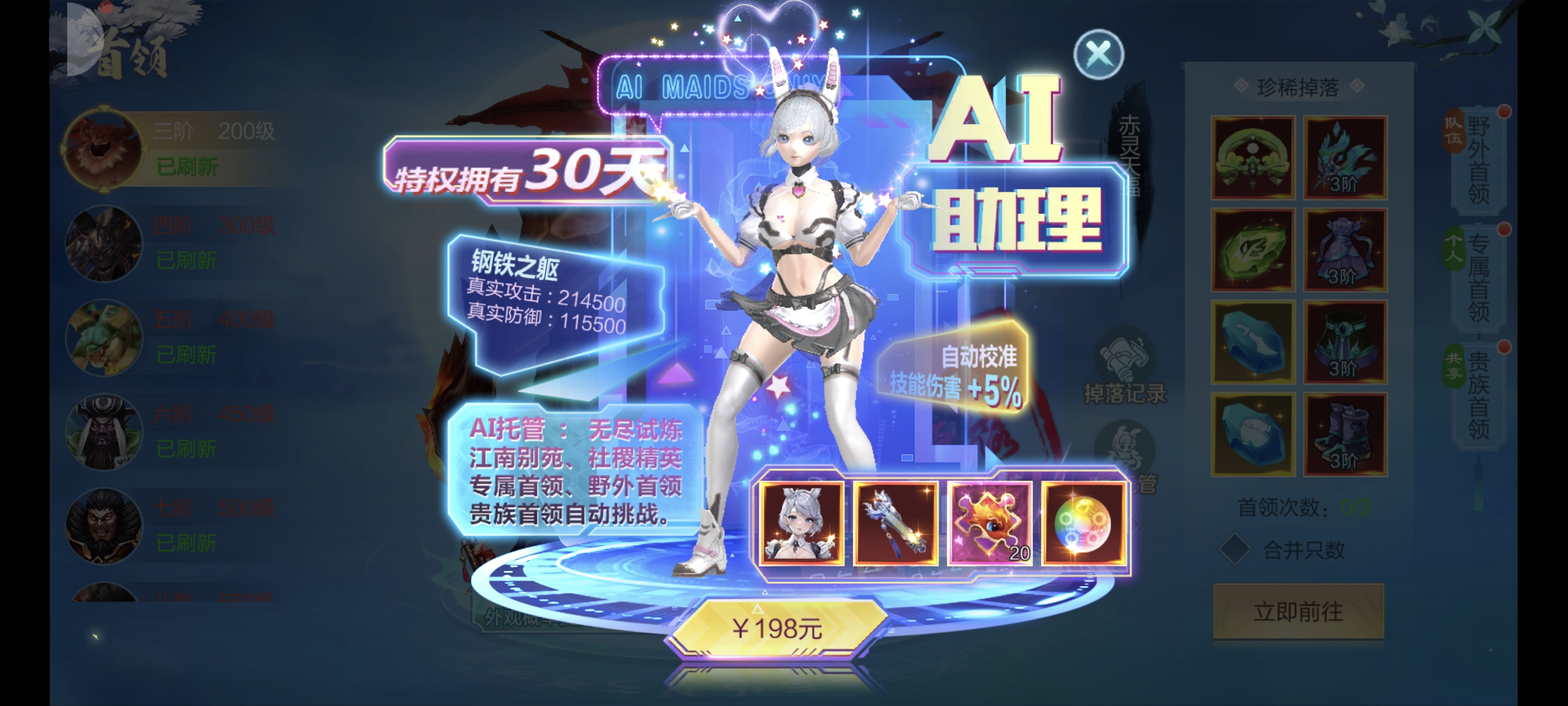Close the AI assistant promotion popup
Image resolution: width=1568 pixels, height=706 pixels.
tap(1098, 55)
